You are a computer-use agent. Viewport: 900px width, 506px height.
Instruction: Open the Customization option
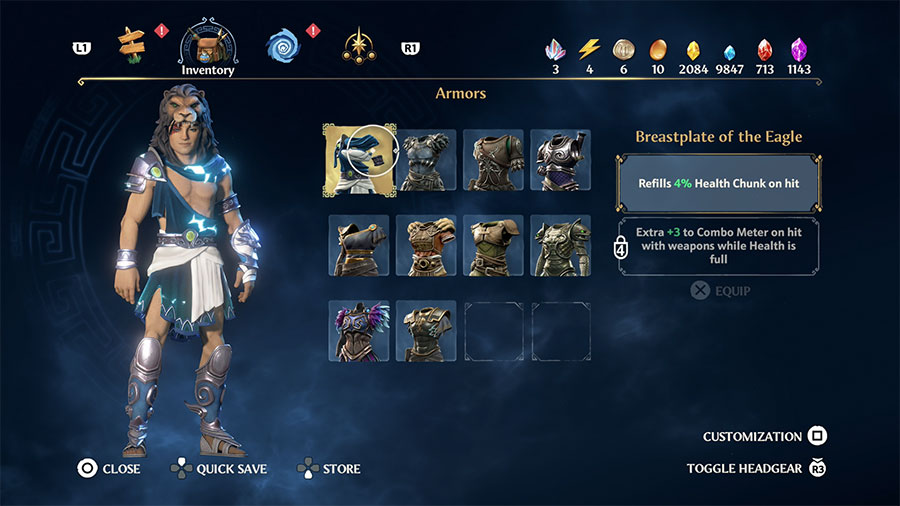(x=765, y=436)
